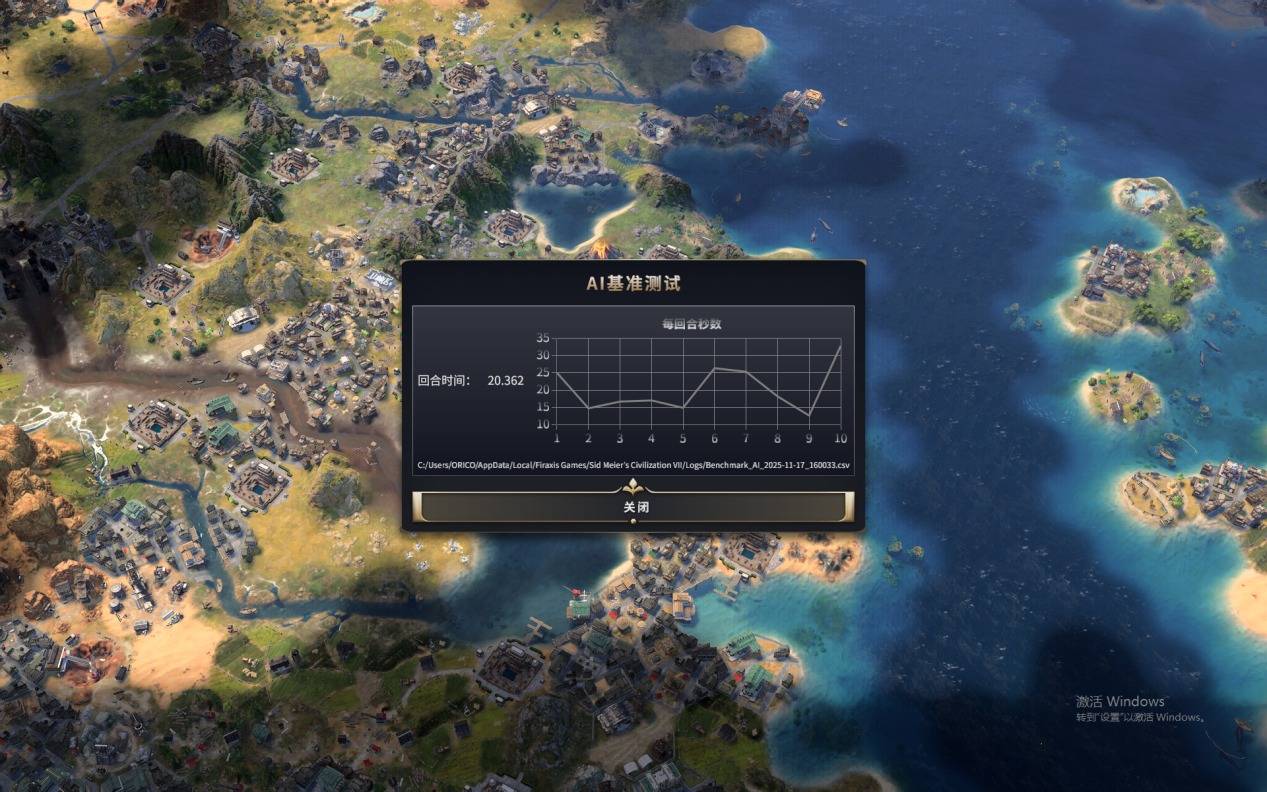Close the AI benchmark dialog with 关闭
Screen dimensions: 1267x792
633,507
